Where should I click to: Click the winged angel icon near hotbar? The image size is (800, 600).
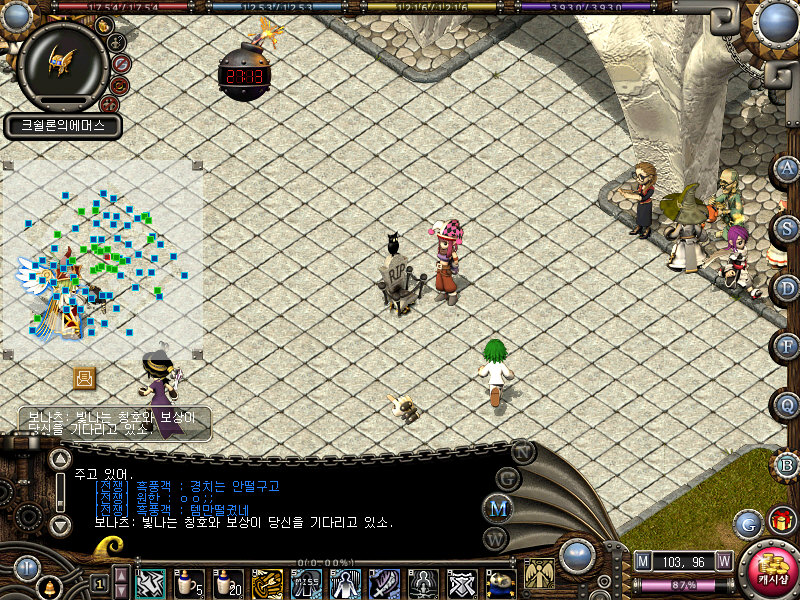point(540,573)
